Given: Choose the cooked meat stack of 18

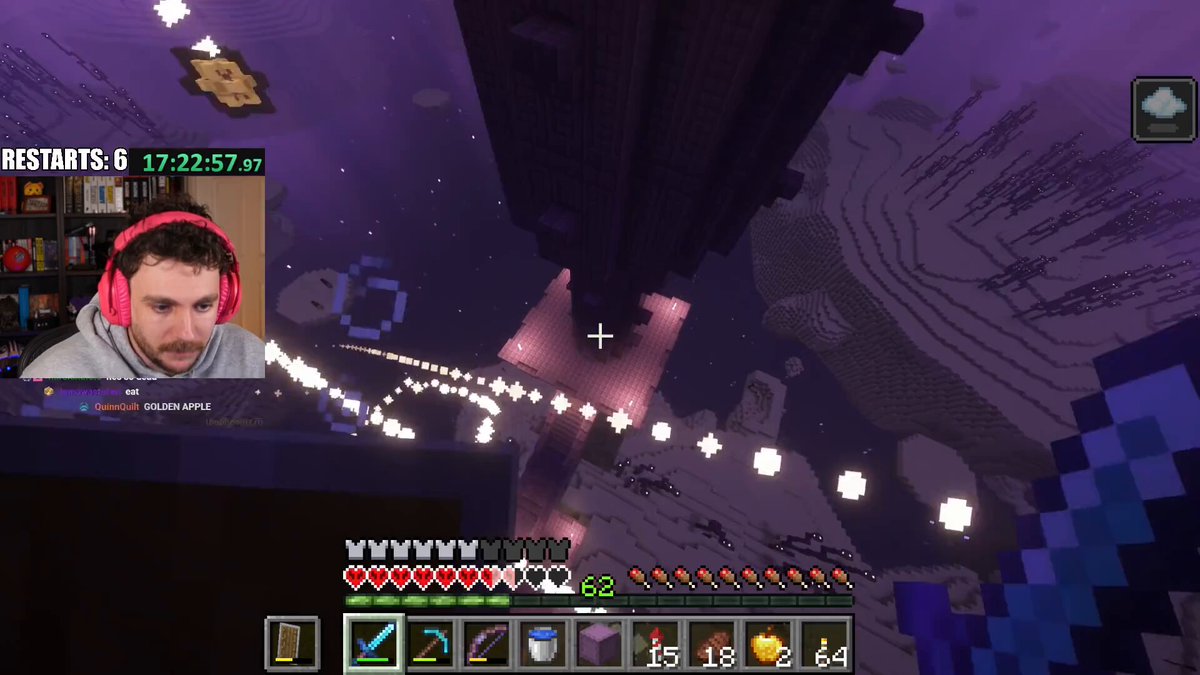Looking at the screenshot, I should [x=712, y=643].
